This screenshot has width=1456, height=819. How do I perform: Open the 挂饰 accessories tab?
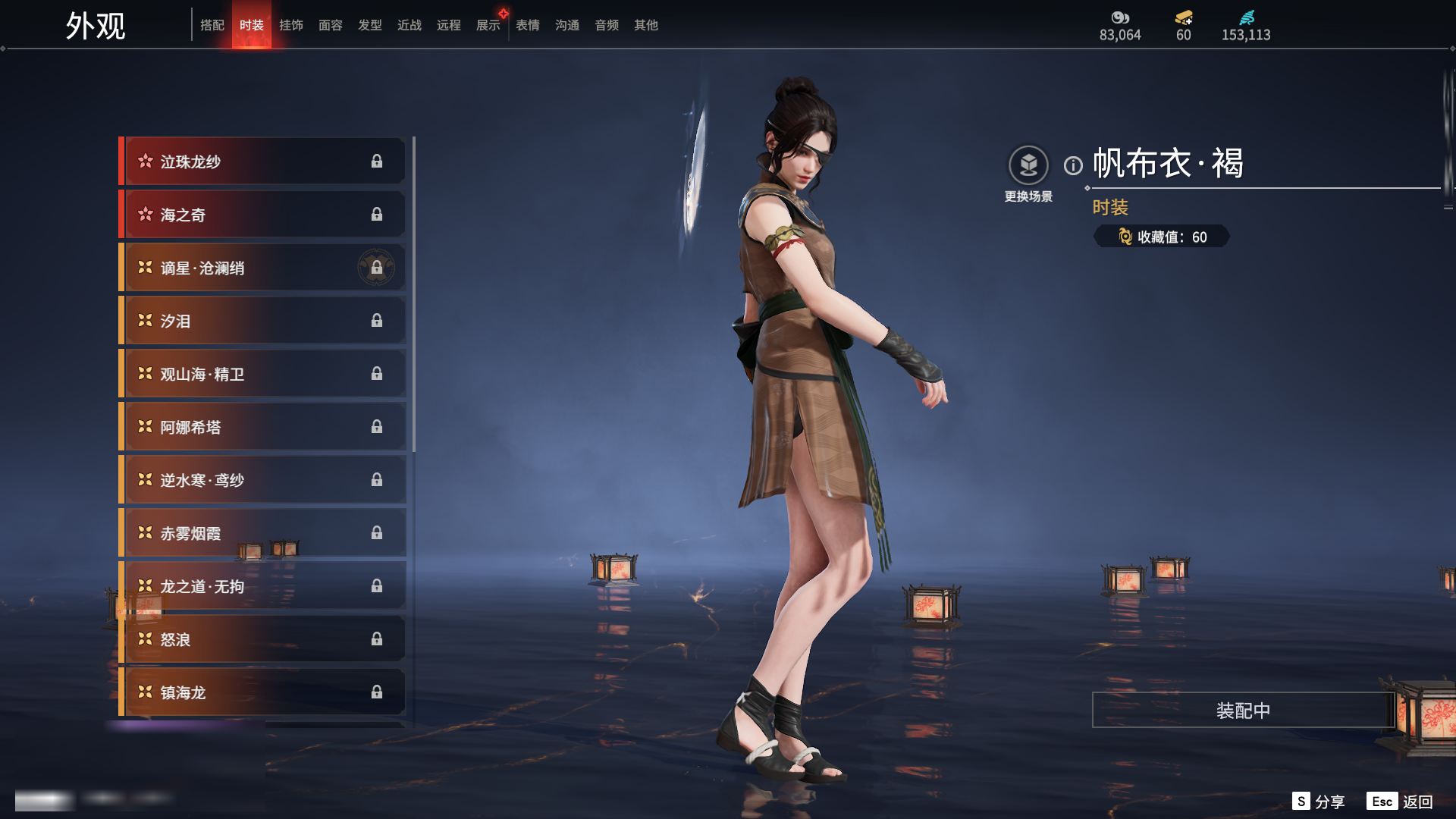point(291,25)
